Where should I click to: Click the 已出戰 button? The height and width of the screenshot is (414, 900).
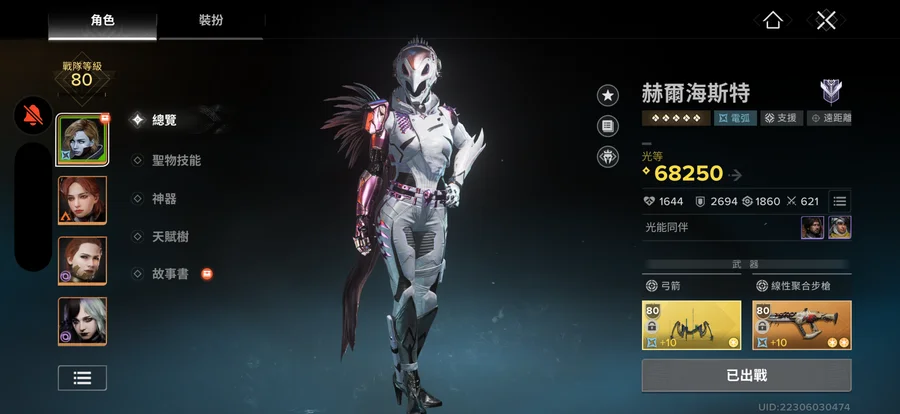(x=746, y=375)
